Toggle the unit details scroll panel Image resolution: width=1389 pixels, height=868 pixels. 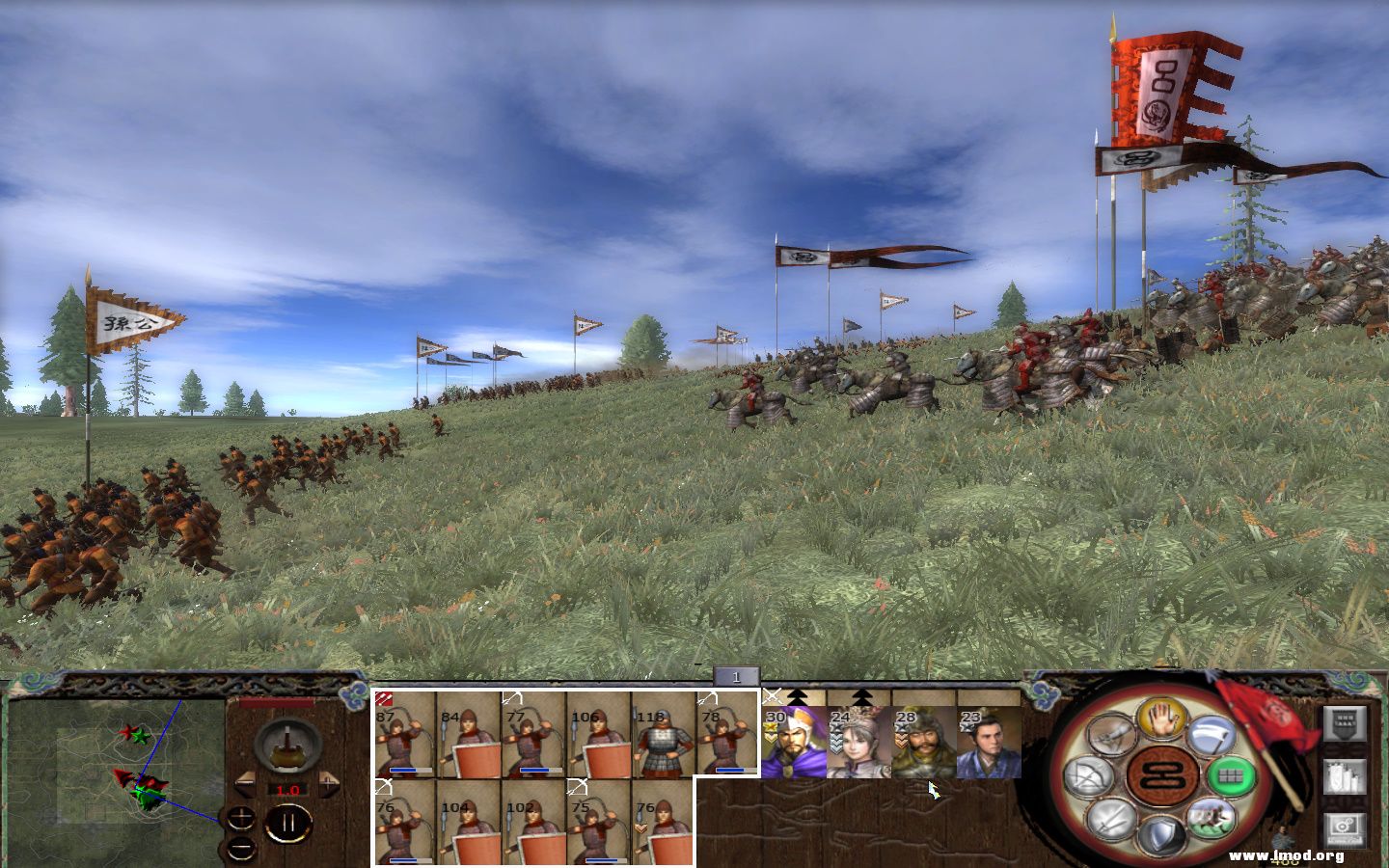(x=1344, y=777)
